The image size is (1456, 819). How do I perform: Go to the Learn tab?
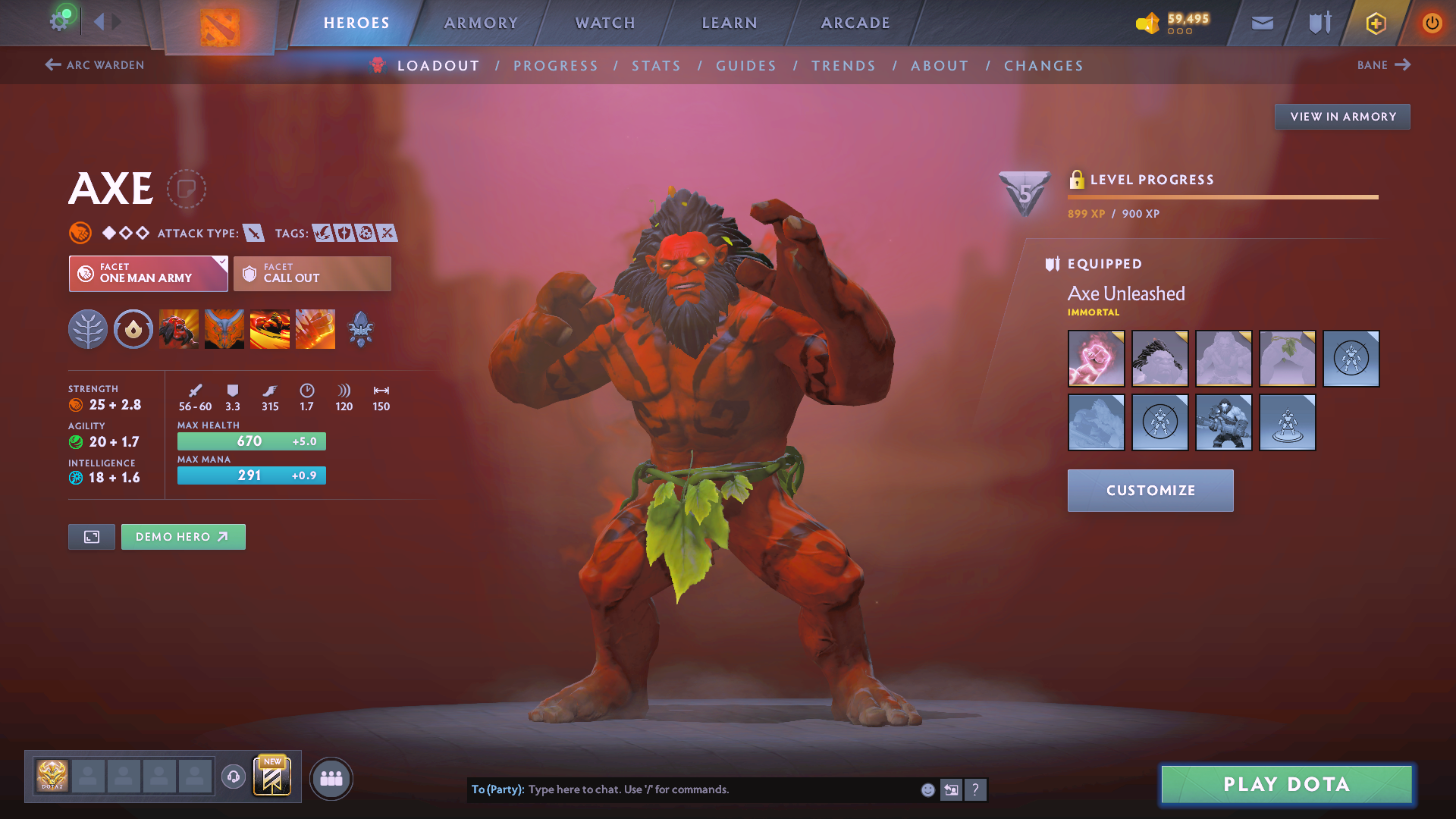coord(730,23)
